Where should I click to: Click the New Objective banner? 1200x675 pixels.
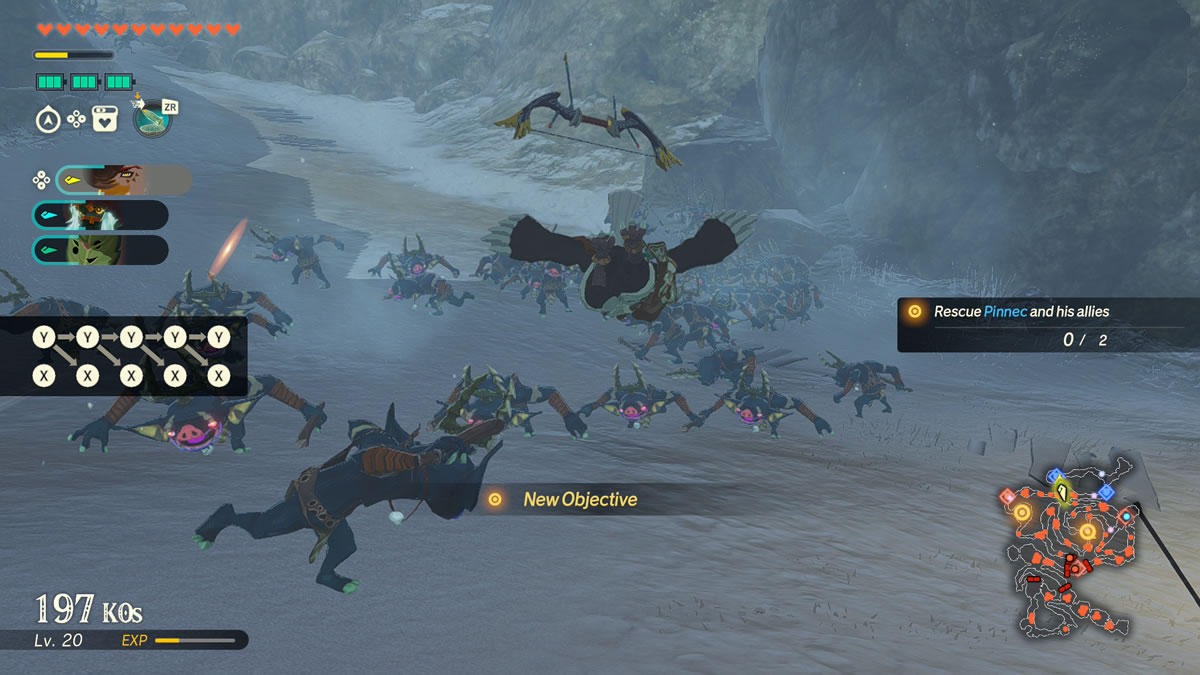580,499
